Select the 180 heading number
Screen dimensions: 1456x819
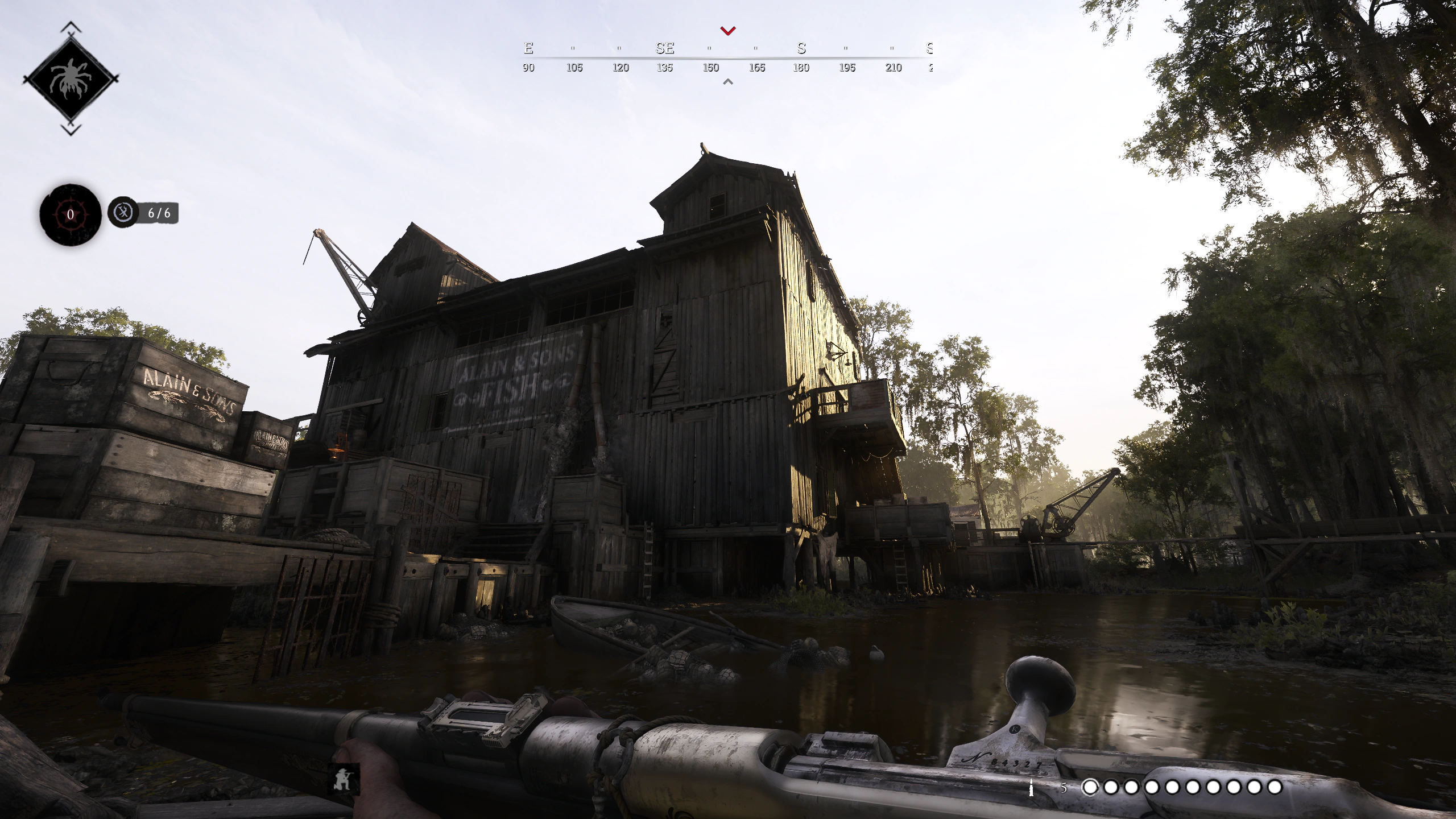point(801,67)
